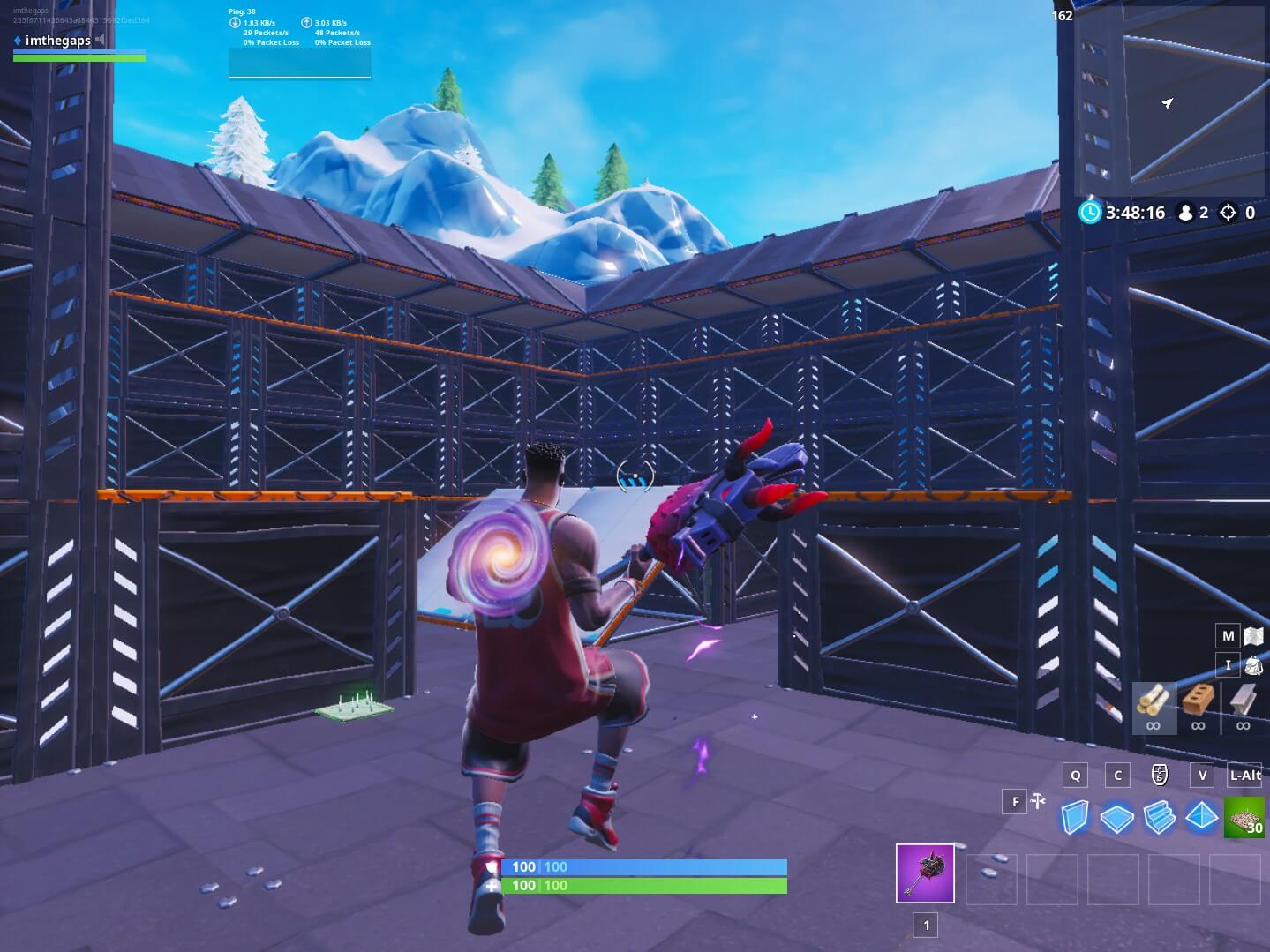Select the stairs building piece icon

1157,819
